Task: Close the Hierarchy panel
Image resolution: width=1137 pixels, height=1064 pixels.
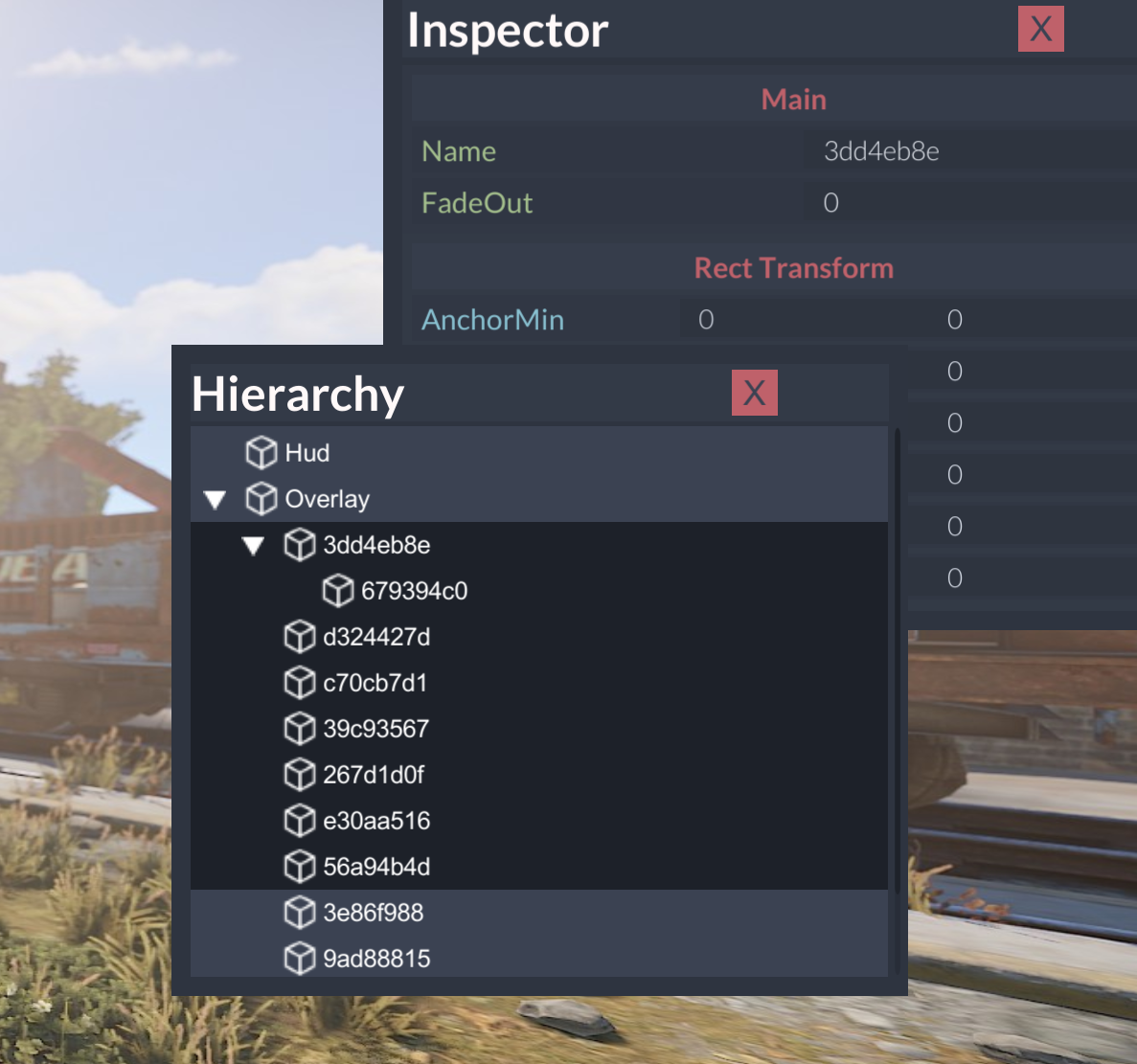Action: 754,393
